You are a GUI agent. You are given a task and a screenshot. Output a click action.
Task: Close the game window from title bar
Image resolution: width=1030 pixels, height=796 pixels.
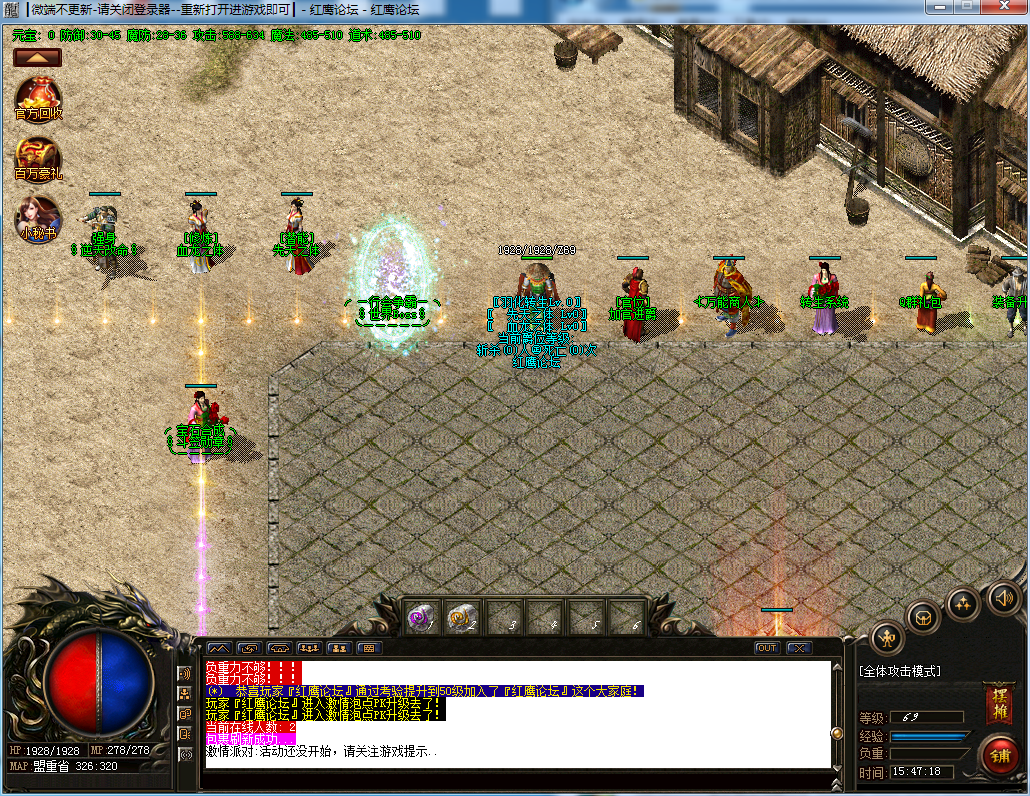[x=1005, y=7]
